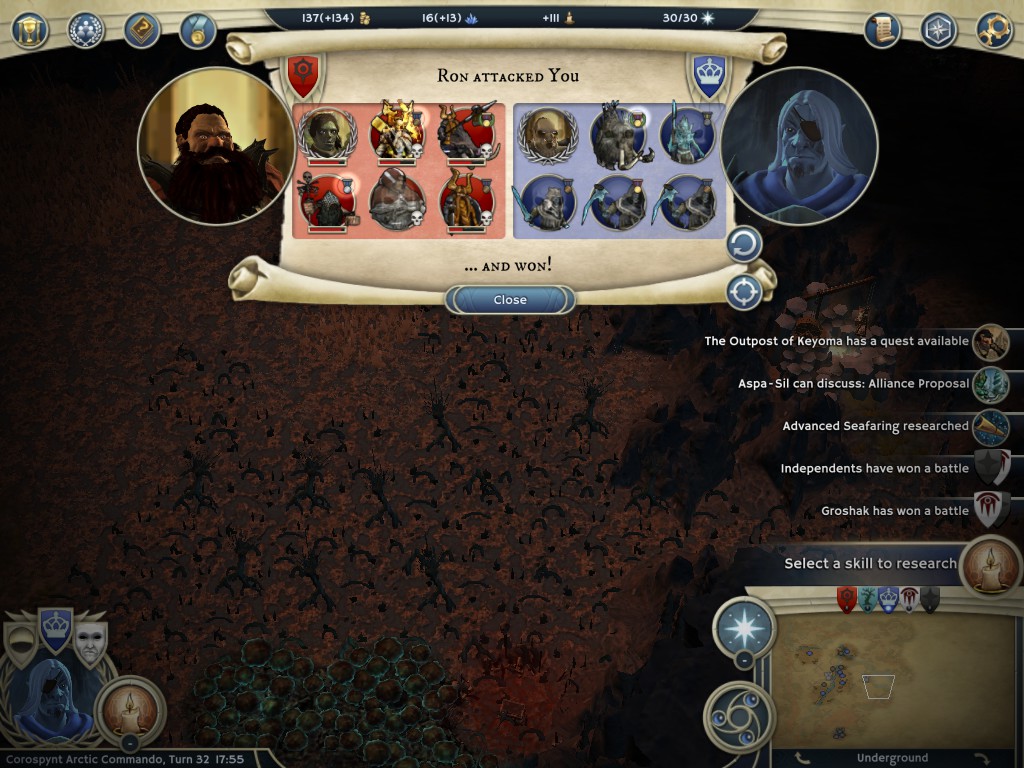Open the settings gear menu
1024x768 pixels.
tap(994, 30)
